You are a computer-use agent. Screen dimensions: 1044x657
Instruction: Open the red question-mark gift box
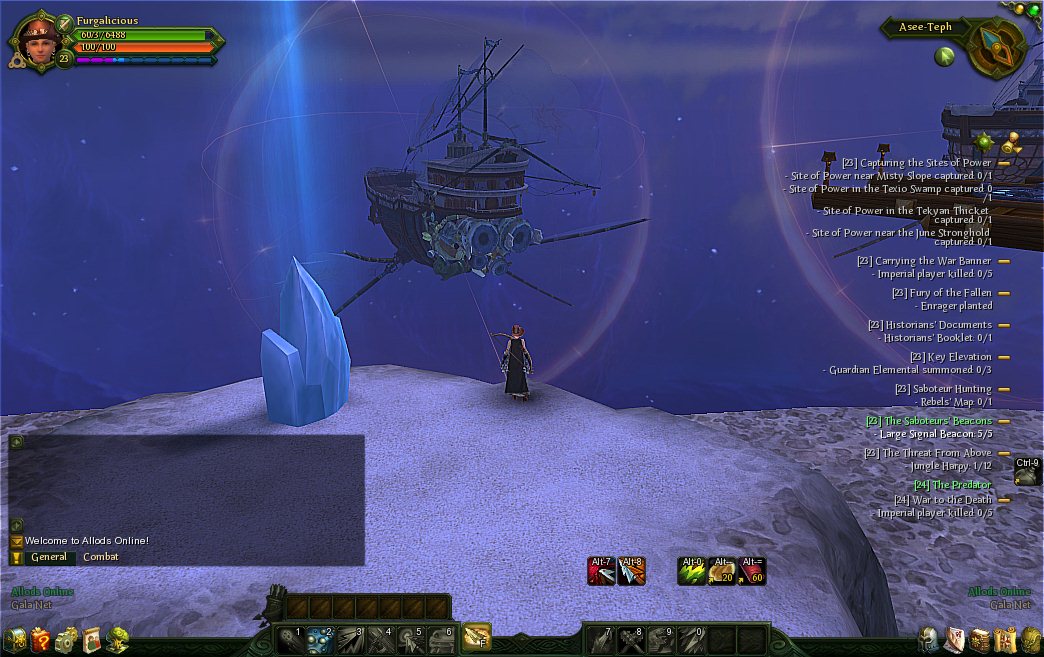click(x=40, y=640)
